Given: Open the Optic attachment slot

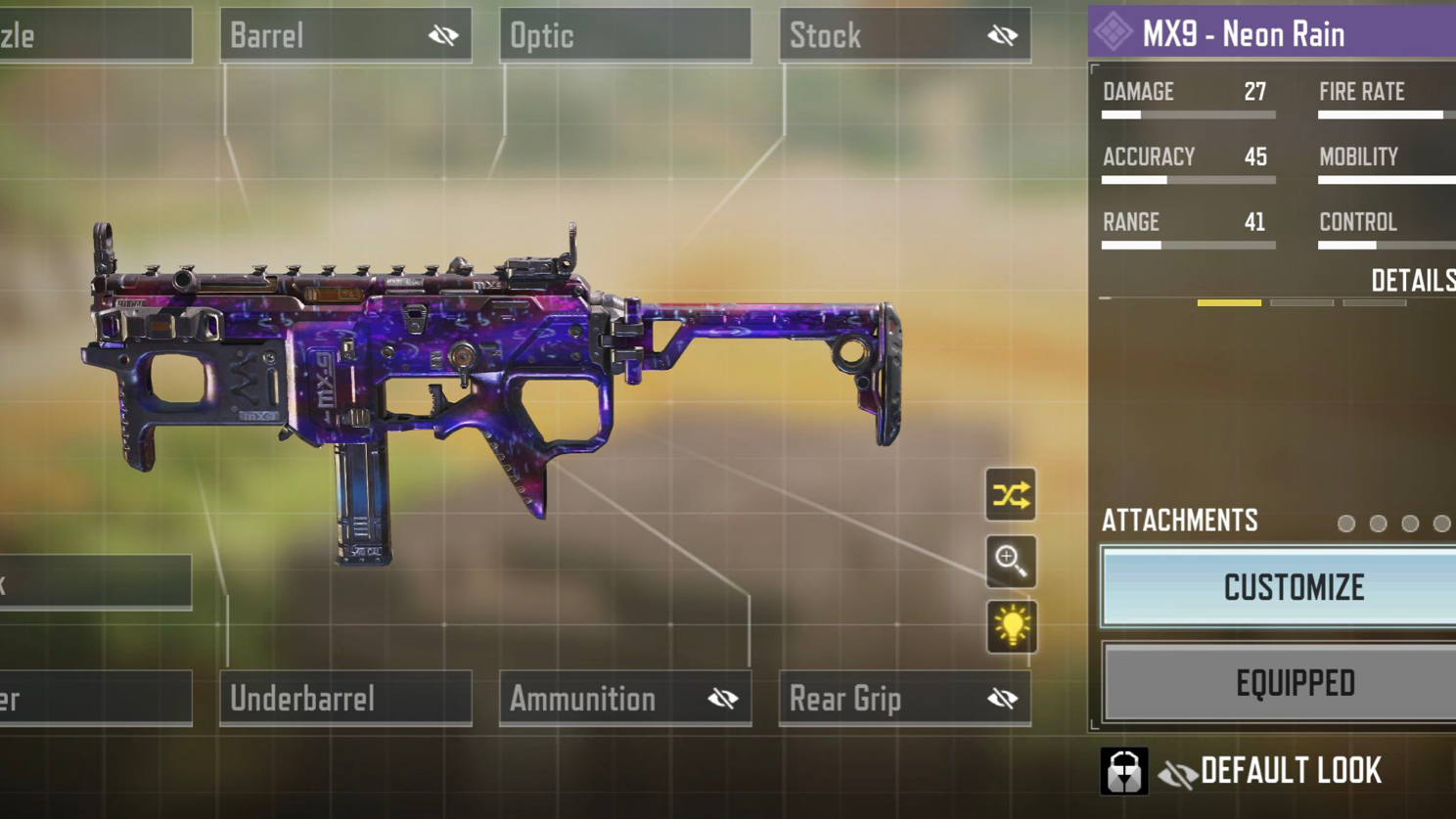Looking at the screenshot, I should [626, 32].
